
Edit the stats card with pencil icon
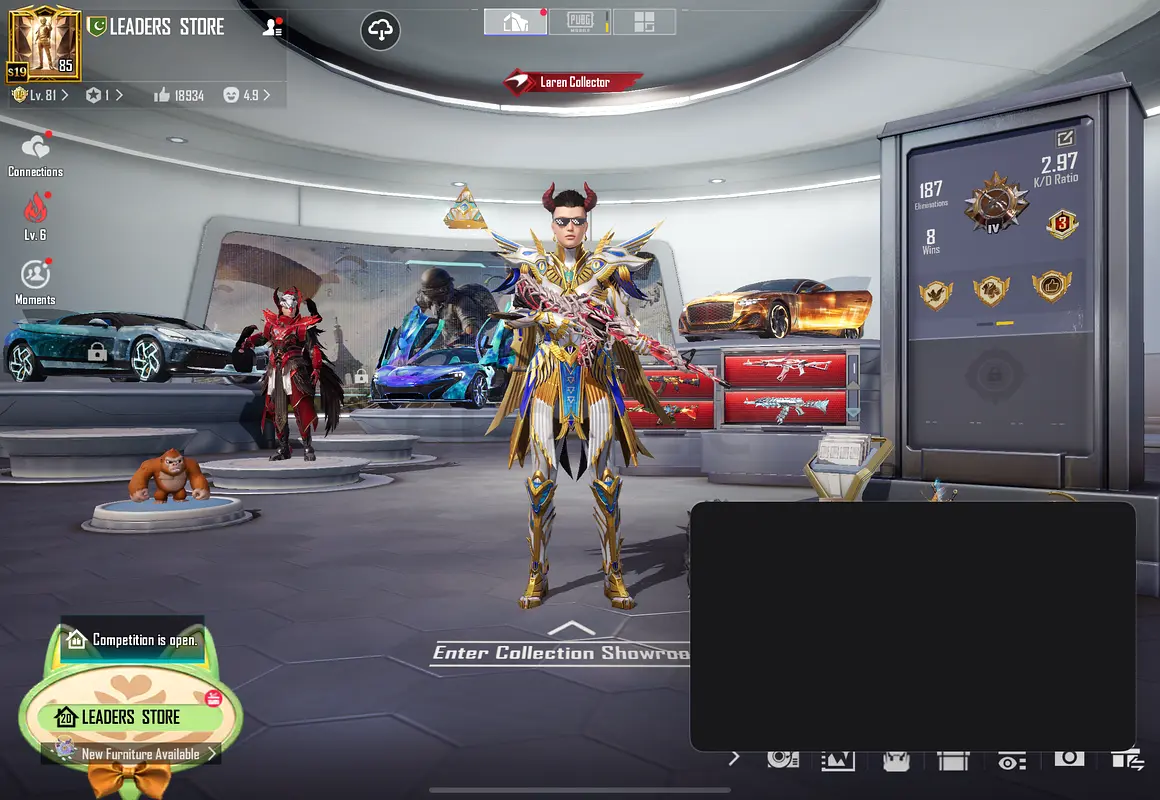pos(1064,139)
